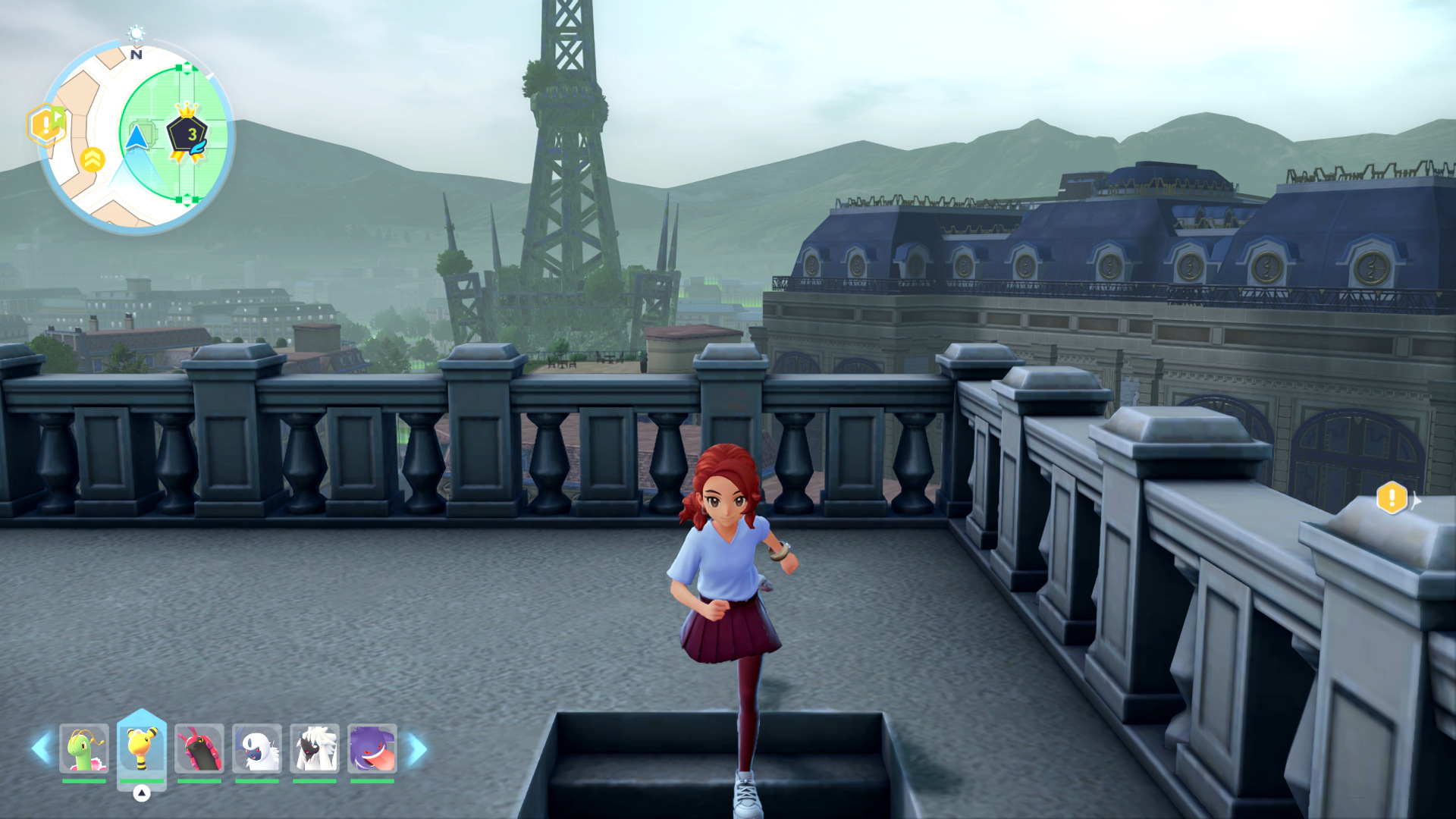Screen dimensions: 1456x819
Task: Click the sun time-of-day icon above minimap
Action: [x=136, y=33]
